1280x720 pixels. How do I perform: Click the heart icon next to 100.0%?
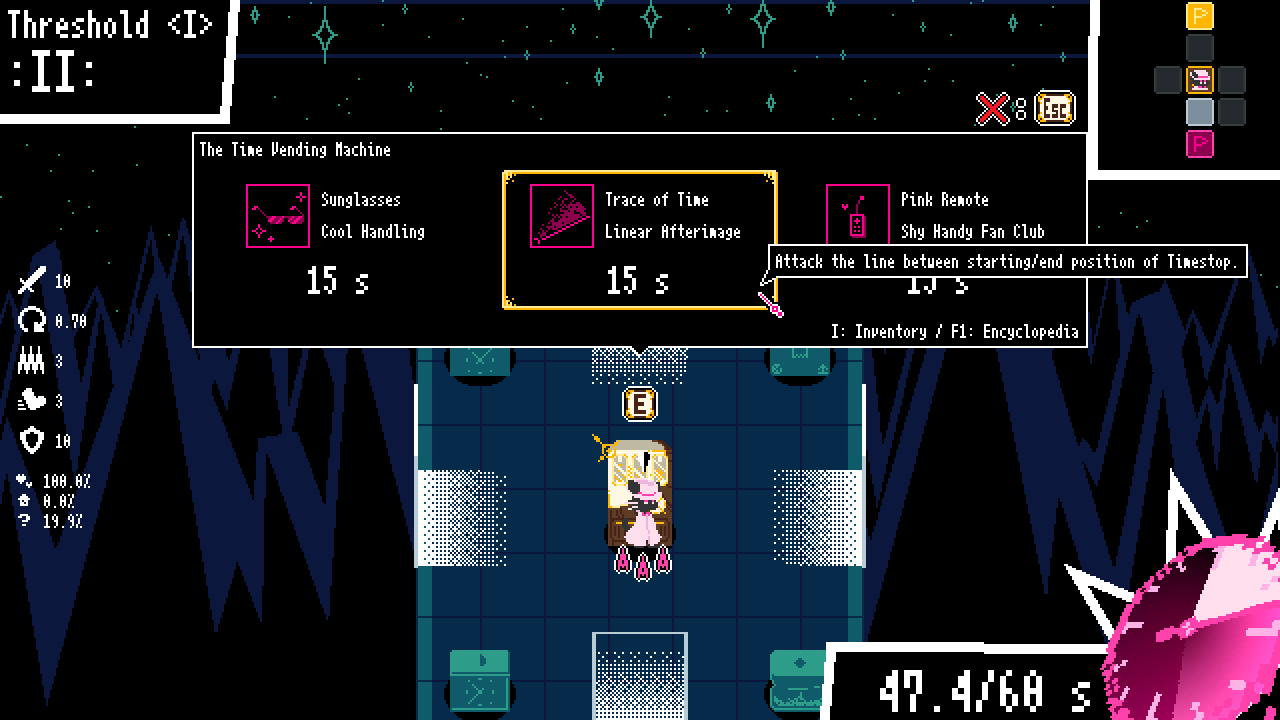[x=22, y=478]
